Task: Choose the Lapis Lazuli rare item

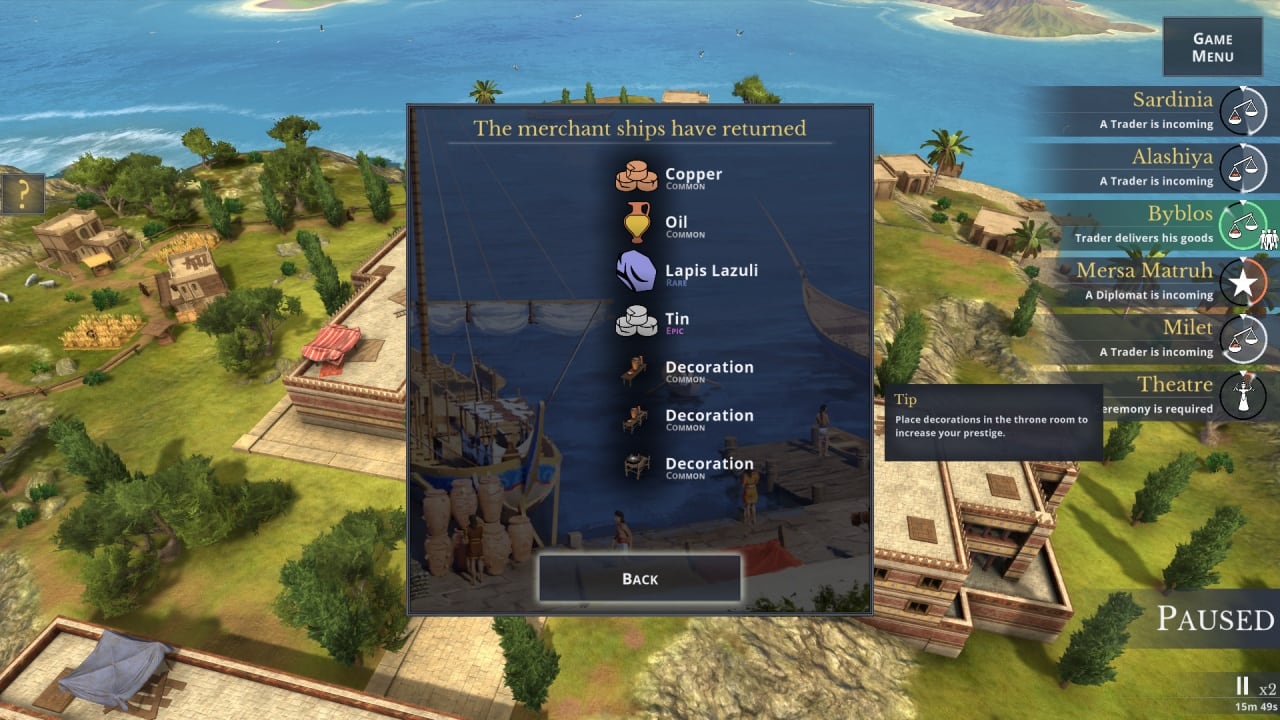Action: (688, 273)
